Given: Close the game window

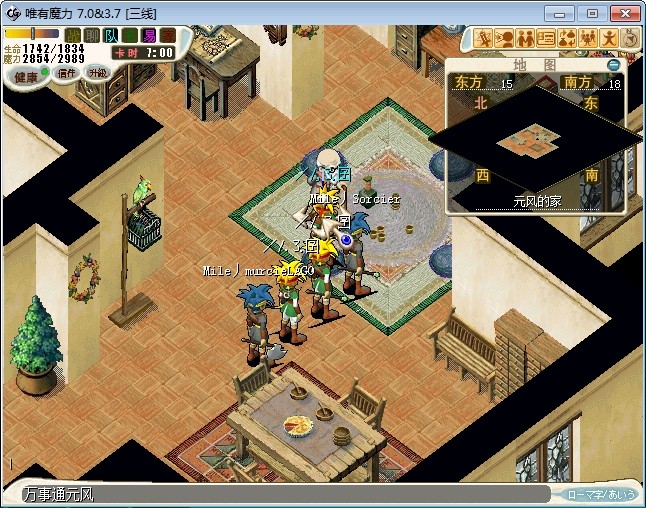Looking at the screenshot, I should [625, 13].
